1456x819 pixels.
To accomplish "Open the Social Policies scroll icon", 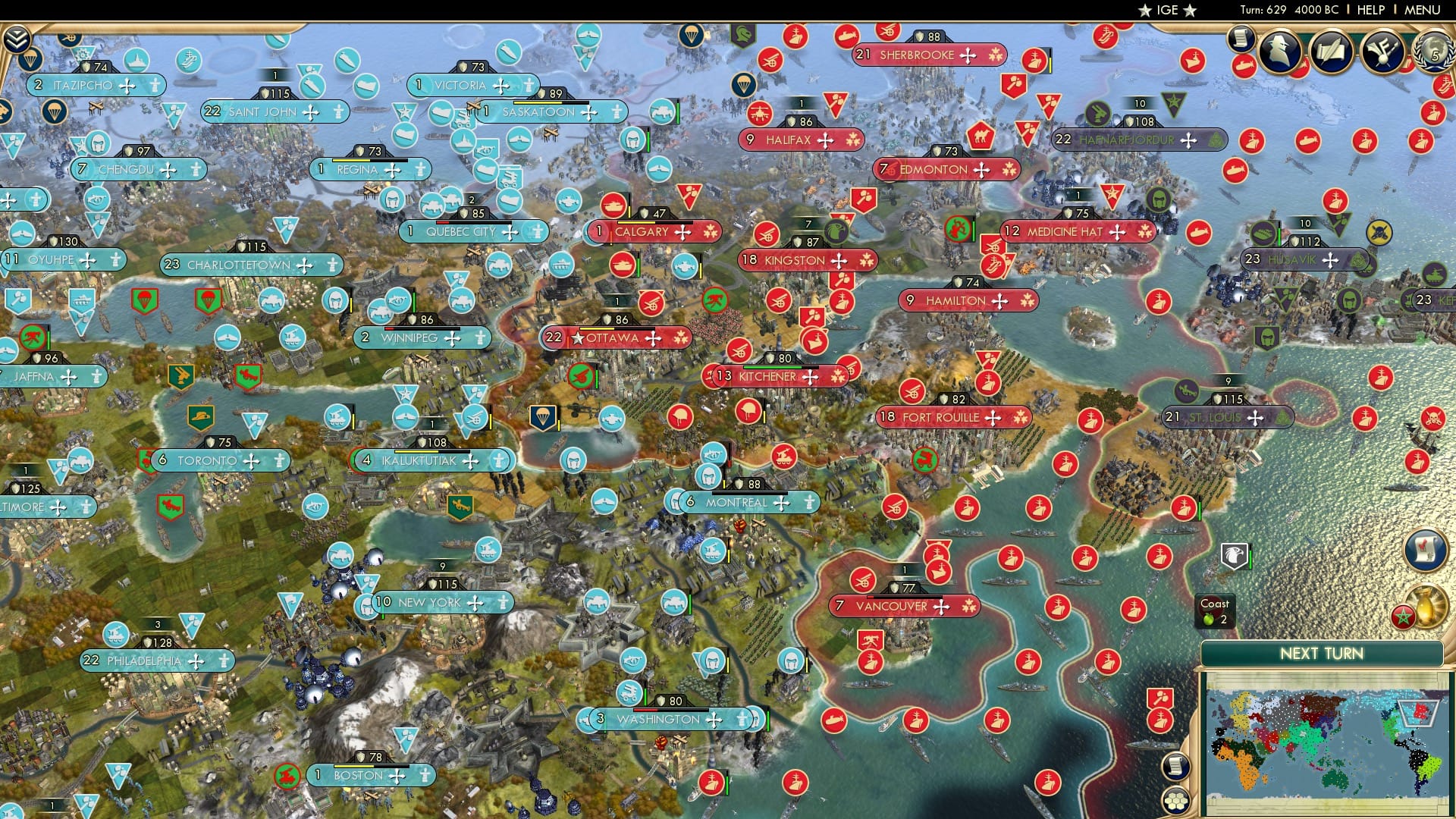I will click(x=1331, y=50).
